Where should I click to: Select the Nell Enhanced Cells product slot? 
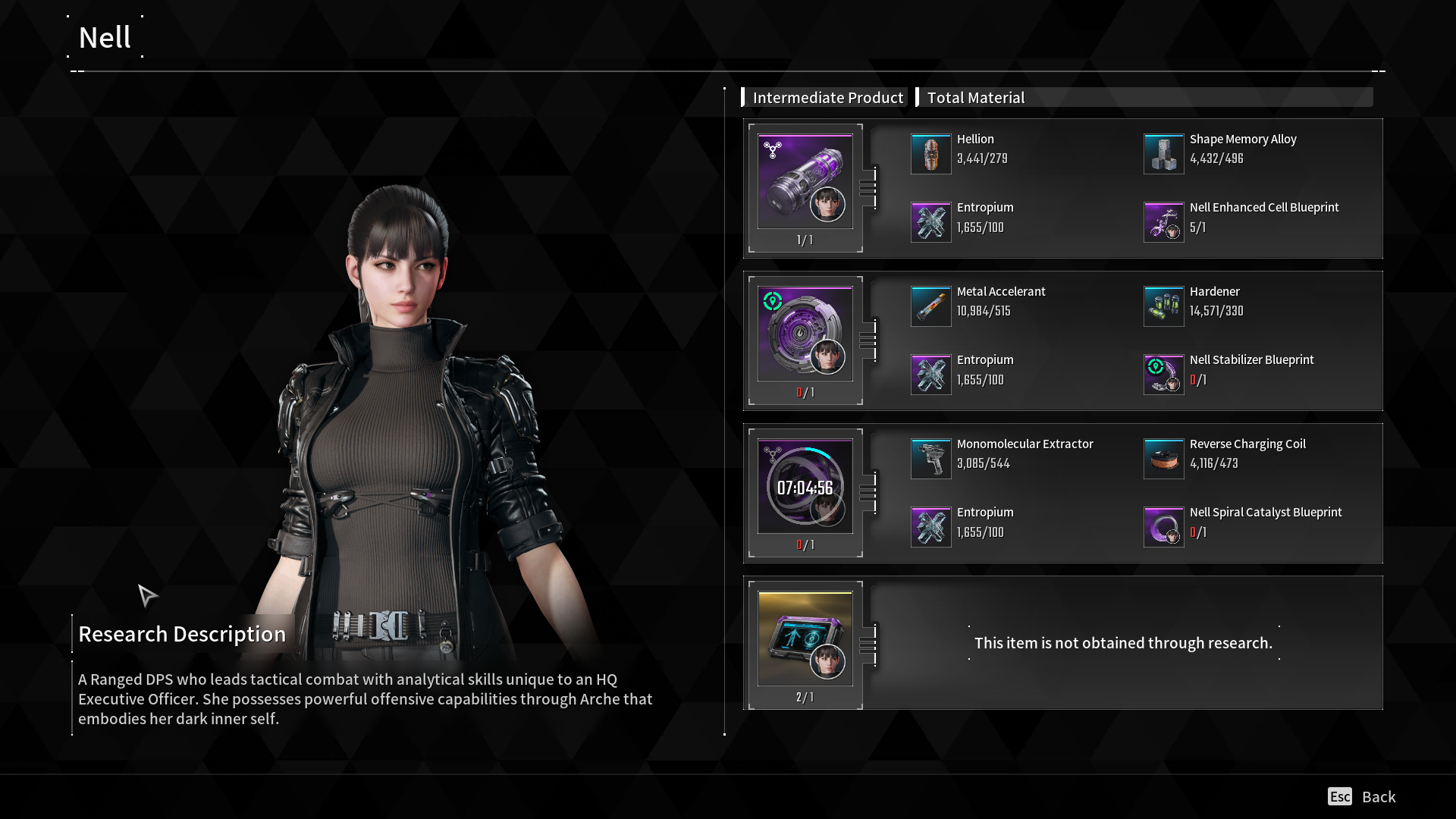click(805, 182)
